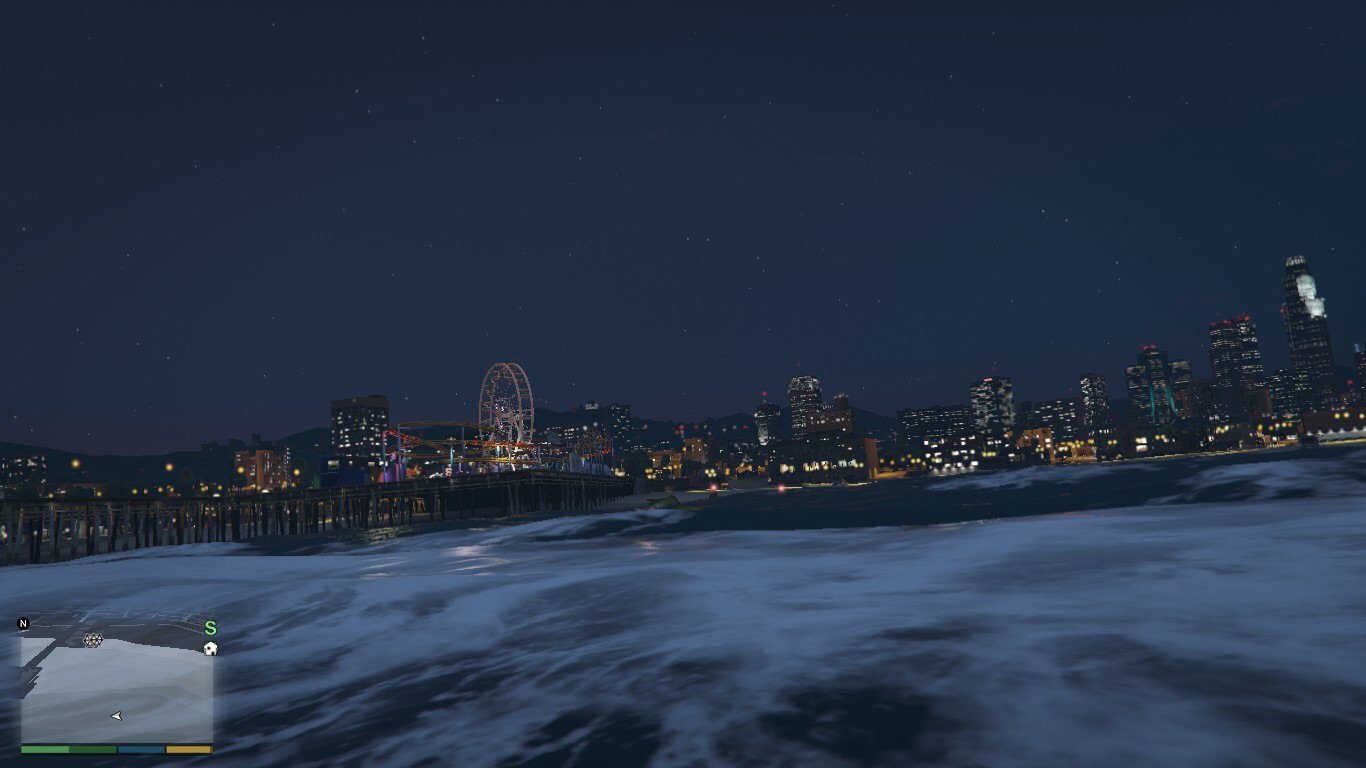The image size is (1366, 768).
Task: Select the green S mission marker
Action: pos(210,628)
